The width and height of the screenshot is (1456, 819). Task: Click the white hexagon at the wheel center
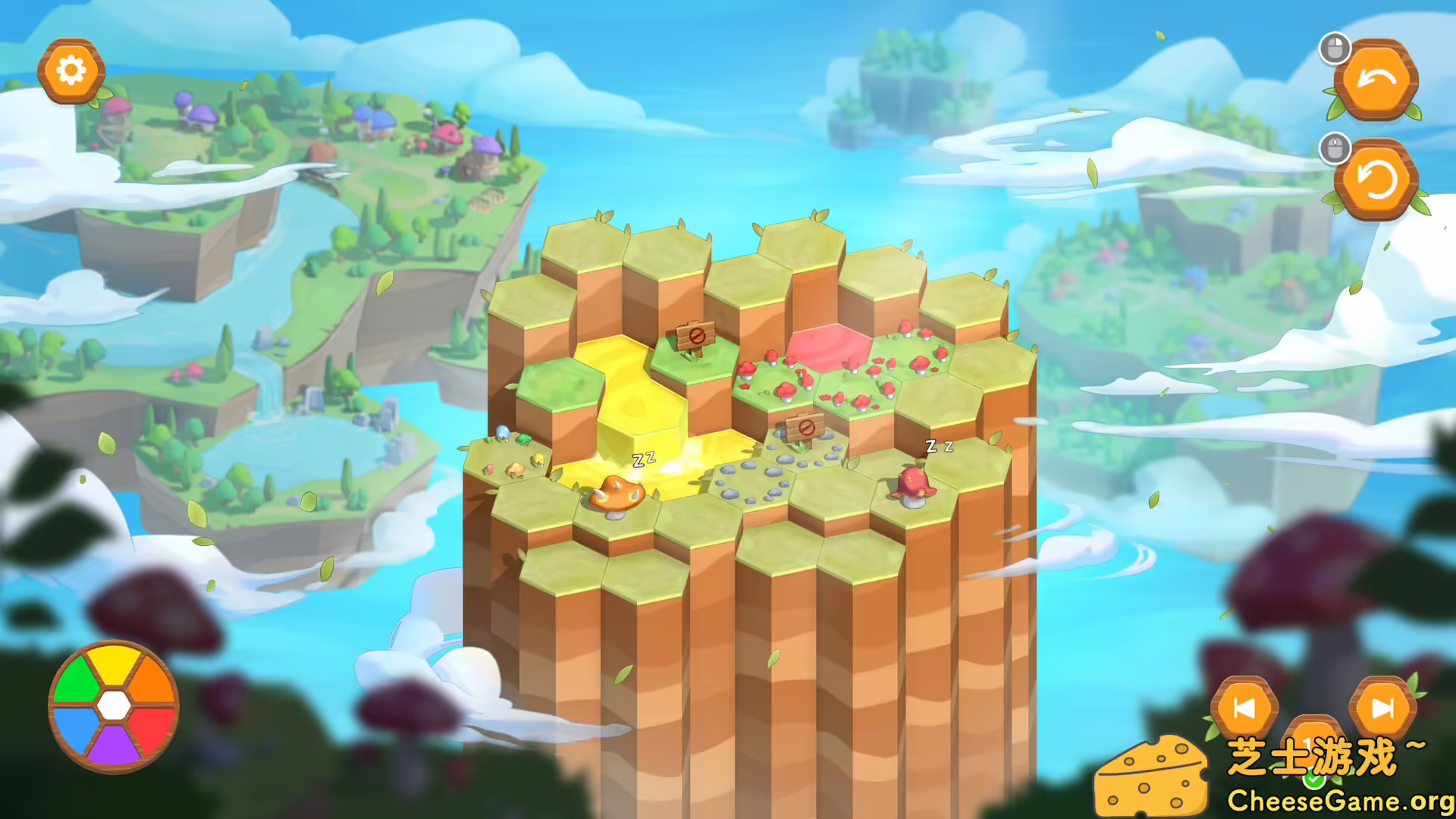pos(114,707)
